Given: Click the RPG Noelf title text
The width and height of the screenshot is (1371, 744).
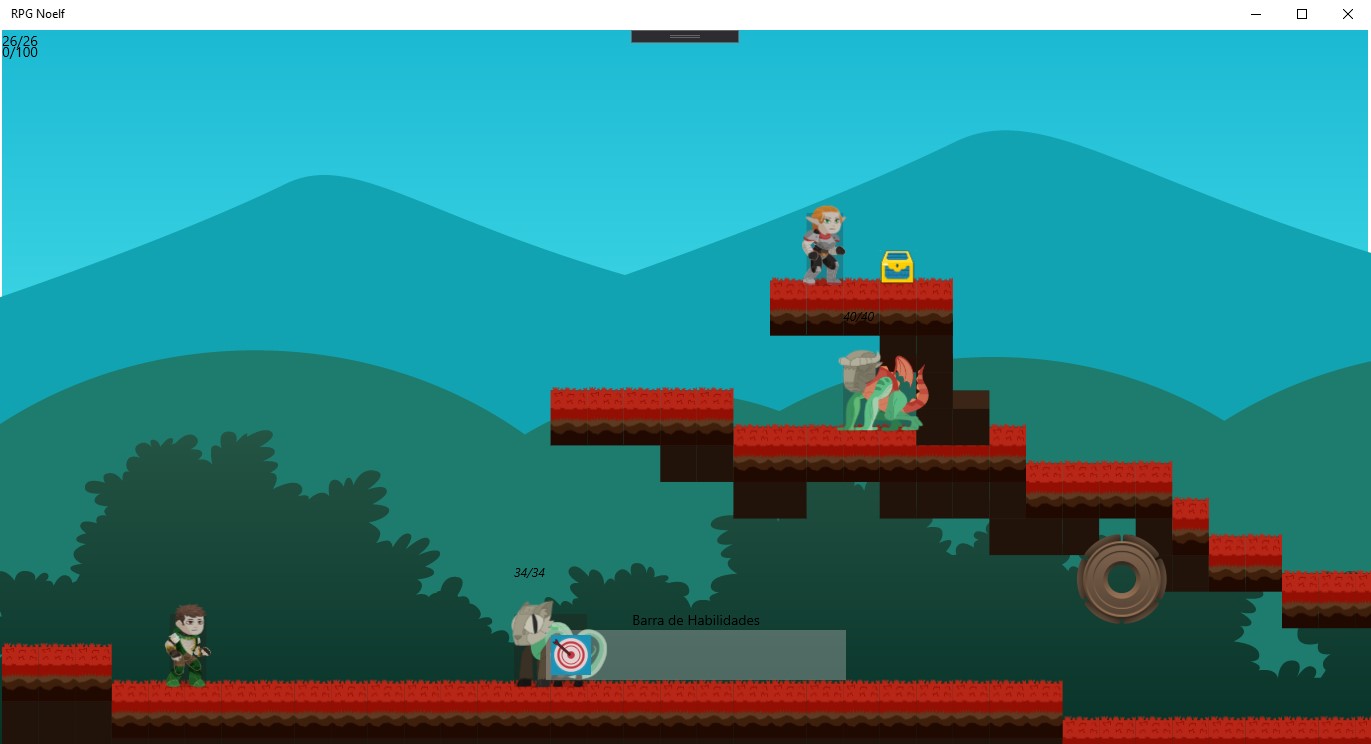Looking at the screenshot, I should click(x=38, y=14).
